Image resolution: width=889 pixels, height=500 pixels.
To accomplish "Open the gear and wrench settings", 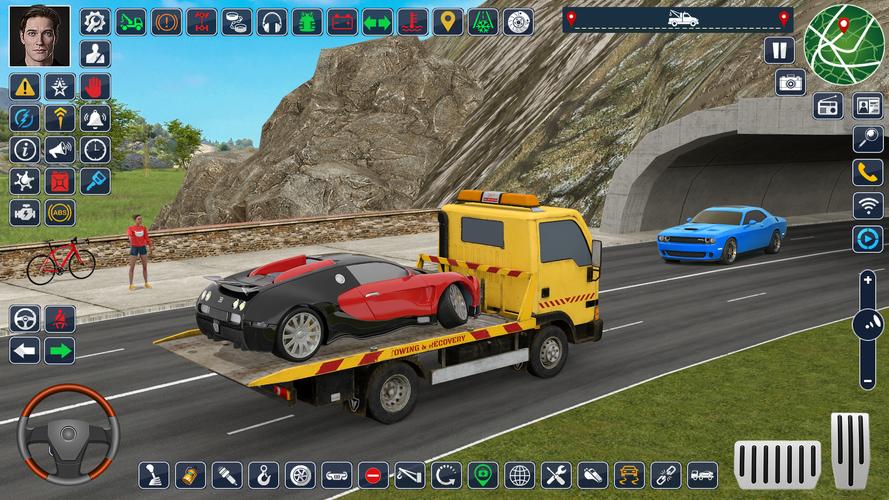I will [95, 21].
